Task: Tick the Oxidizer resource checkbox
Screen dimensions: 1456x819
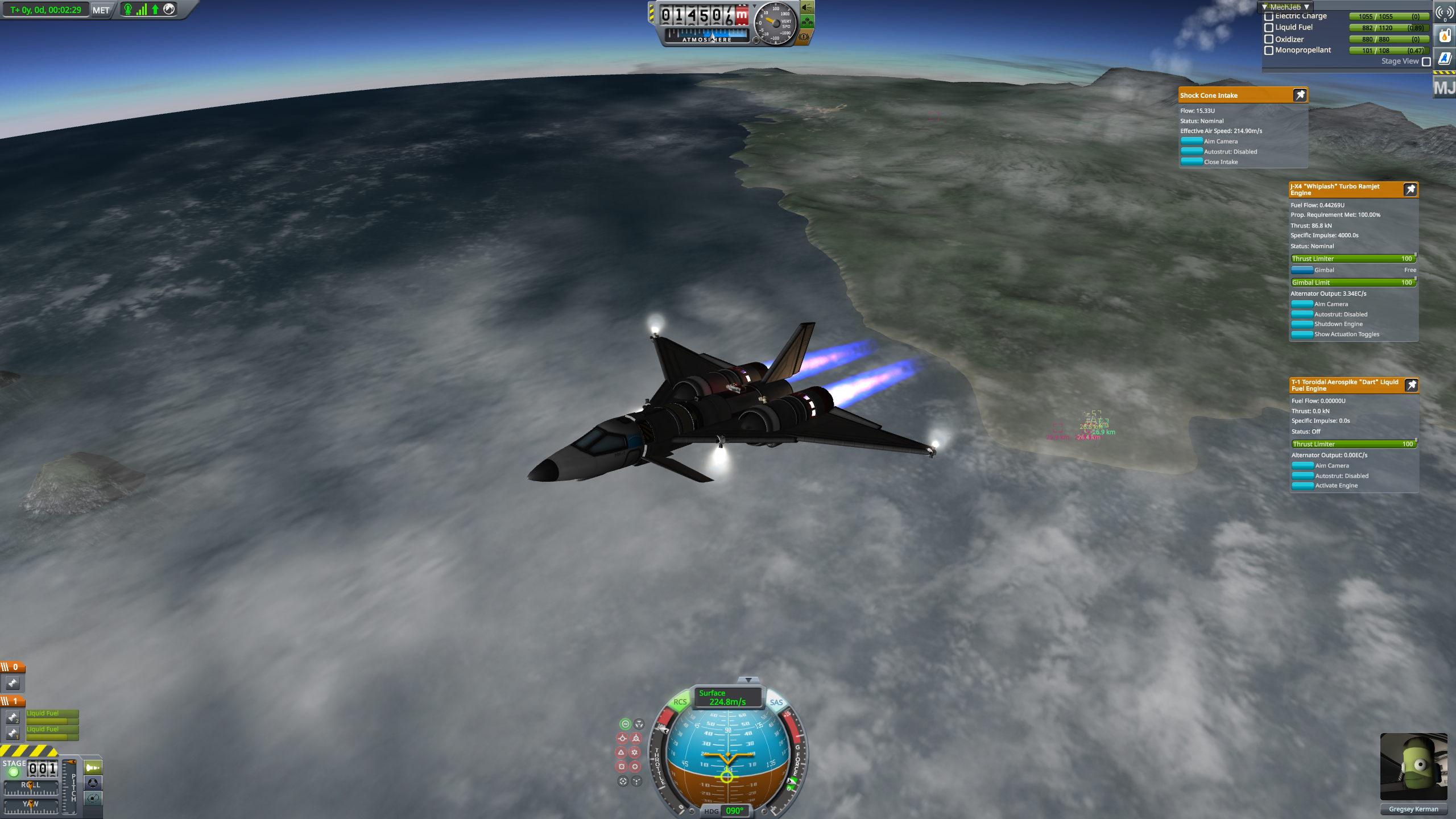Action: point(1268,39)
